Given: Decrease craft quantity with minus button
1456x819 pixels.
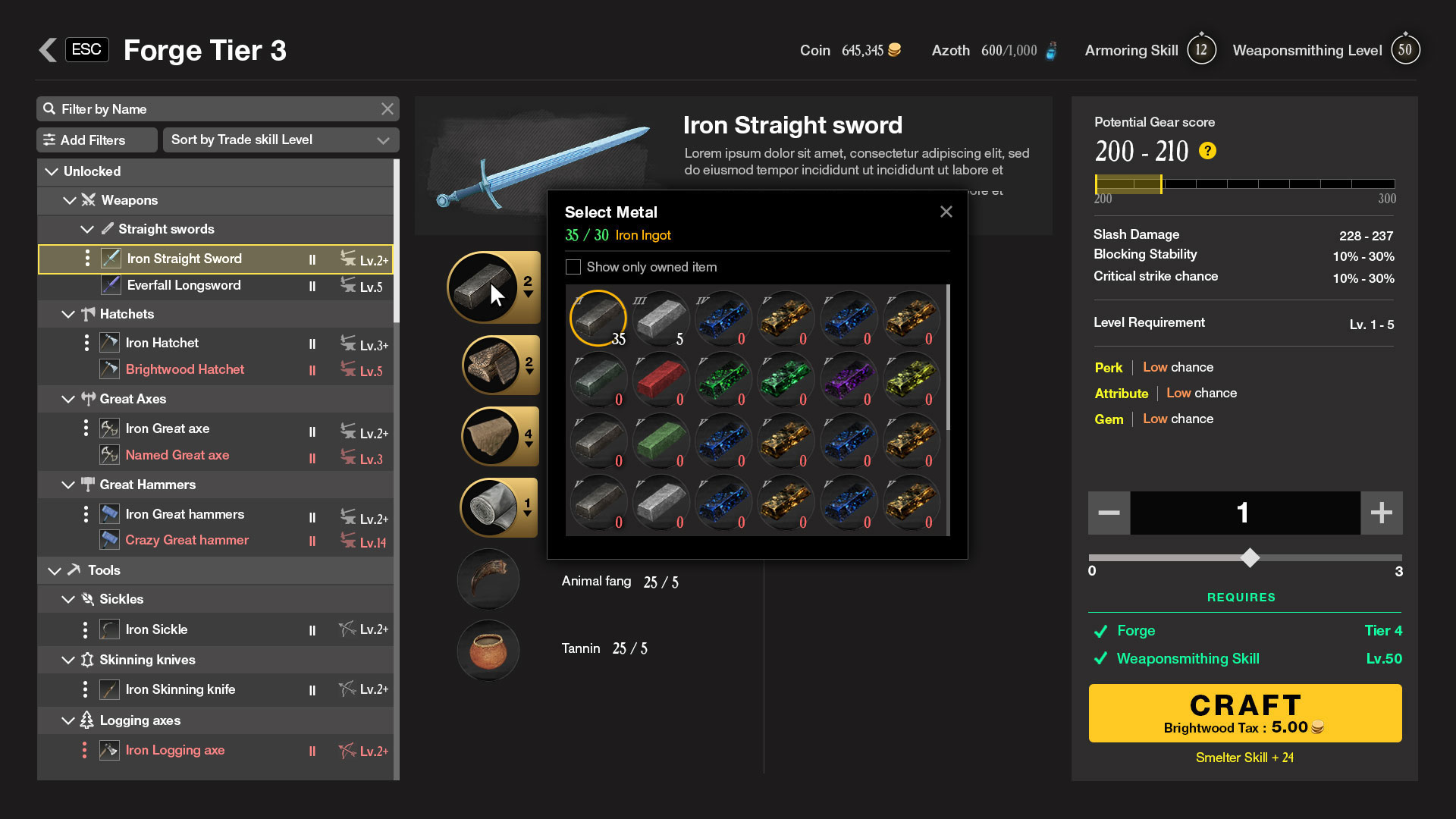Looking at the screenshot, I should pyautogui.click(x=1109, y=513).
